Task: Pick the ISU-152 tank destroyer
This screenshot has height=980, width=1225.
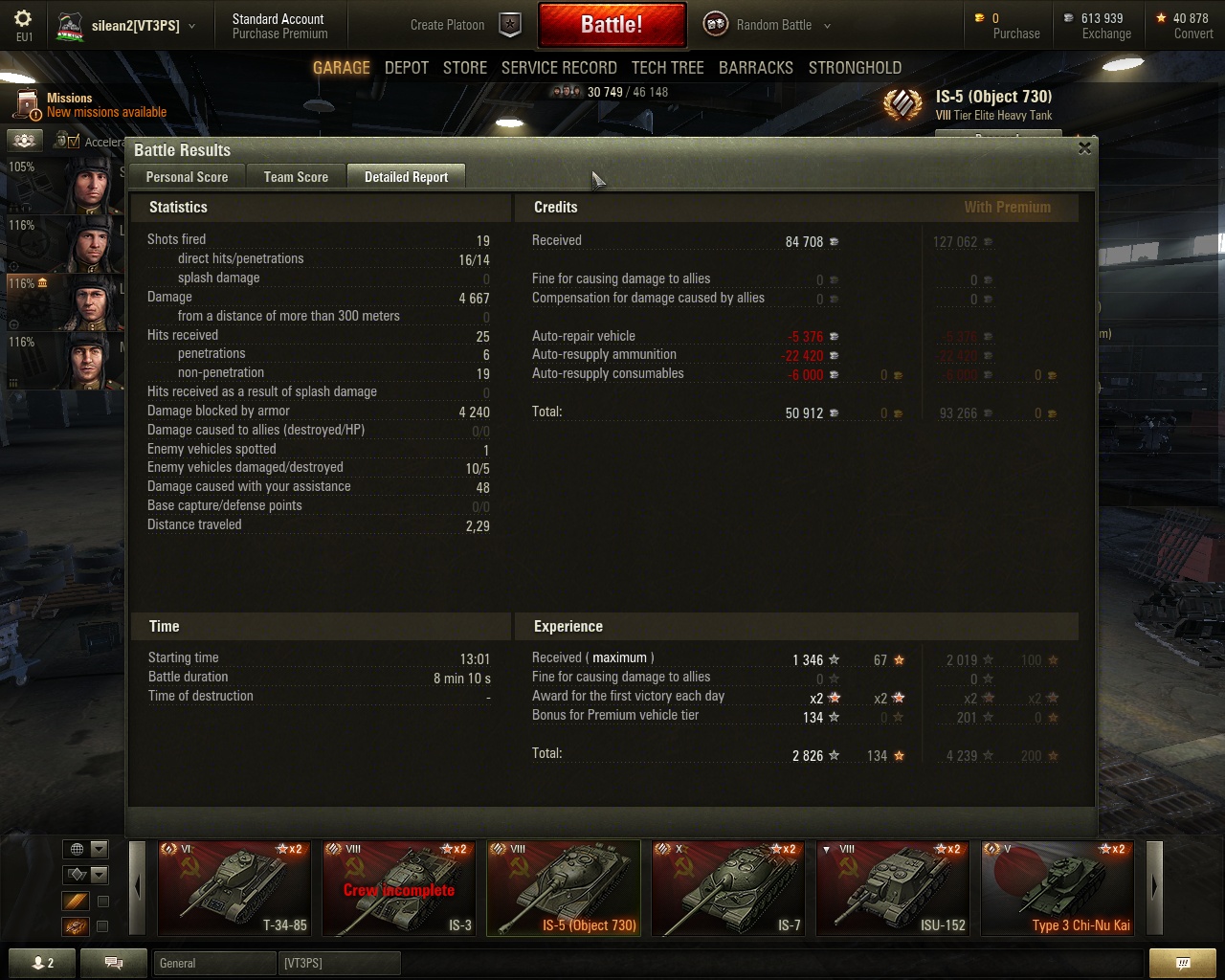Action: (x=891, y=887)
